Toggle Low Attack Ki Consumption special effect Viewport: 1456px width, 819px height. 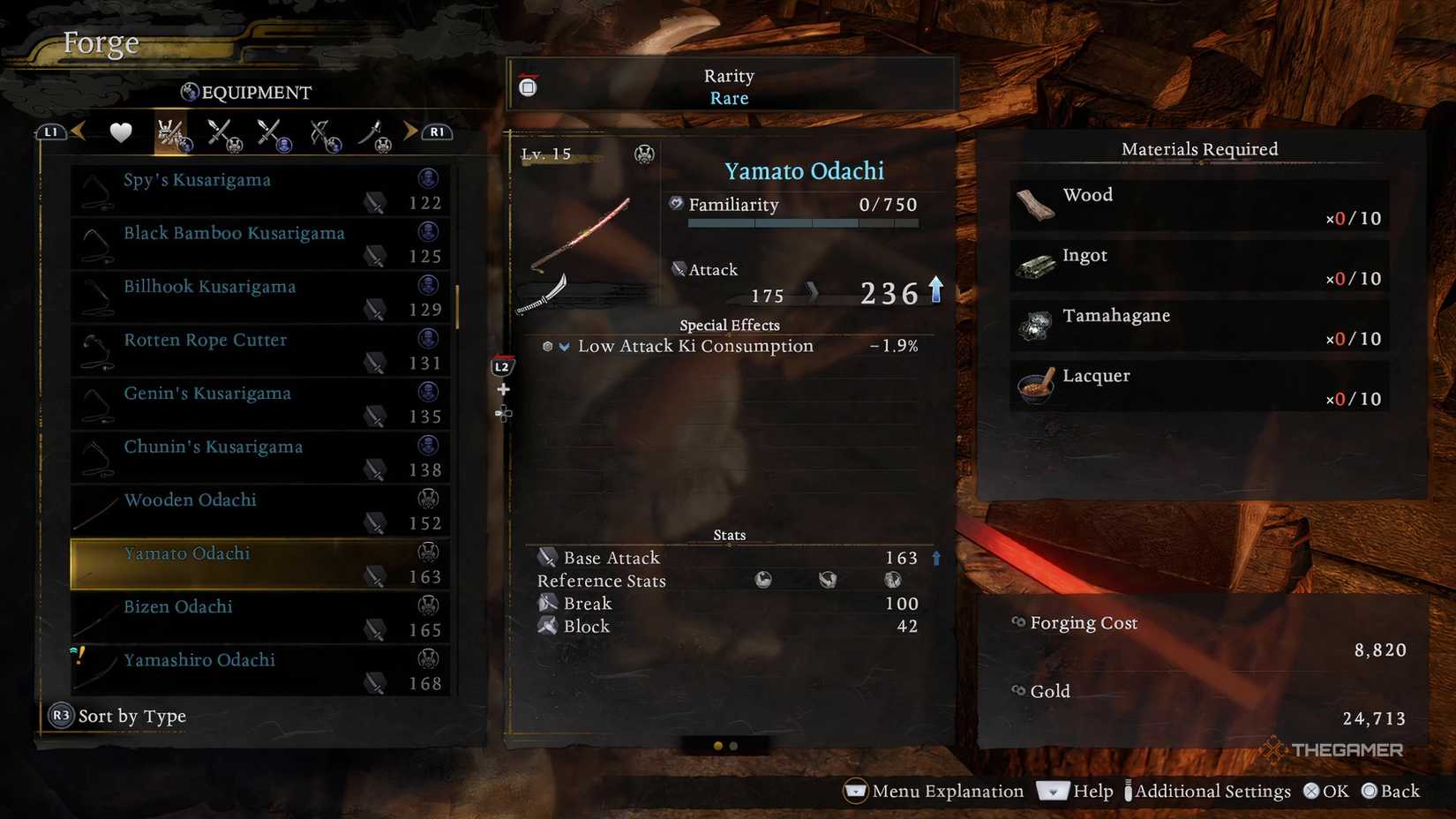pyautogui.click(x=695, y=346)
